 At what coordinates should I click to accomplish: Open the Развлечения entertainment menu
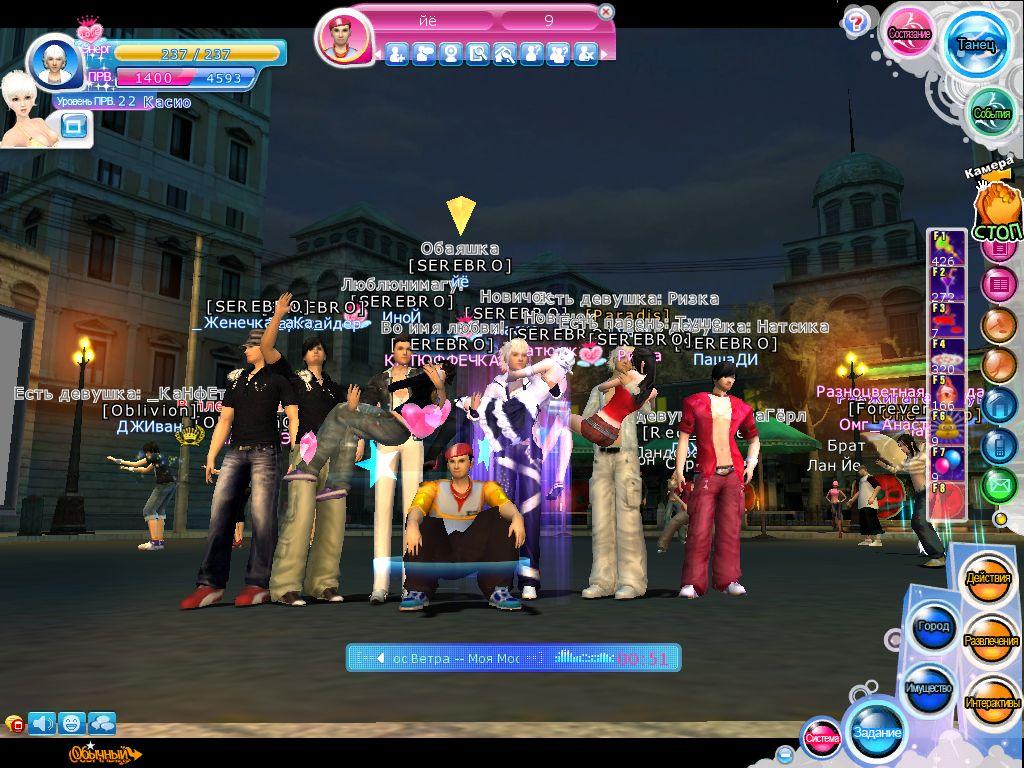tap(992, 641)
